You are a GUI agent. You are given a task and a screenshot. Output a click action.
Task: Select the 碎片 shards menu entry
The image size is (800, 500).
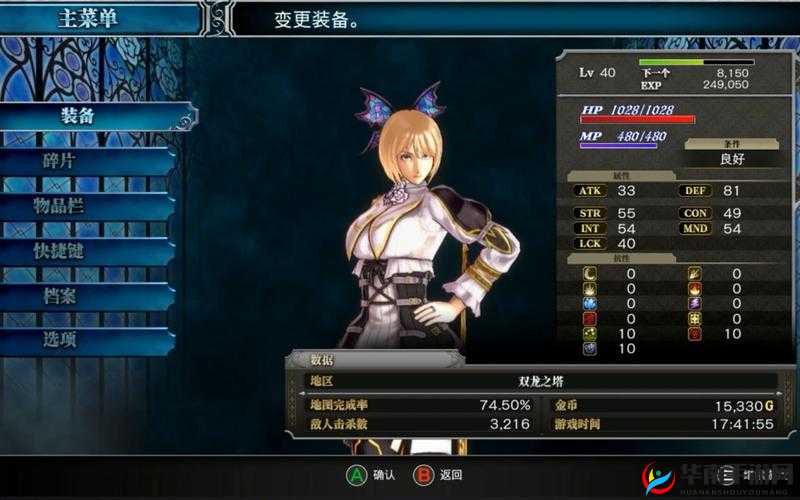[60, 161]
